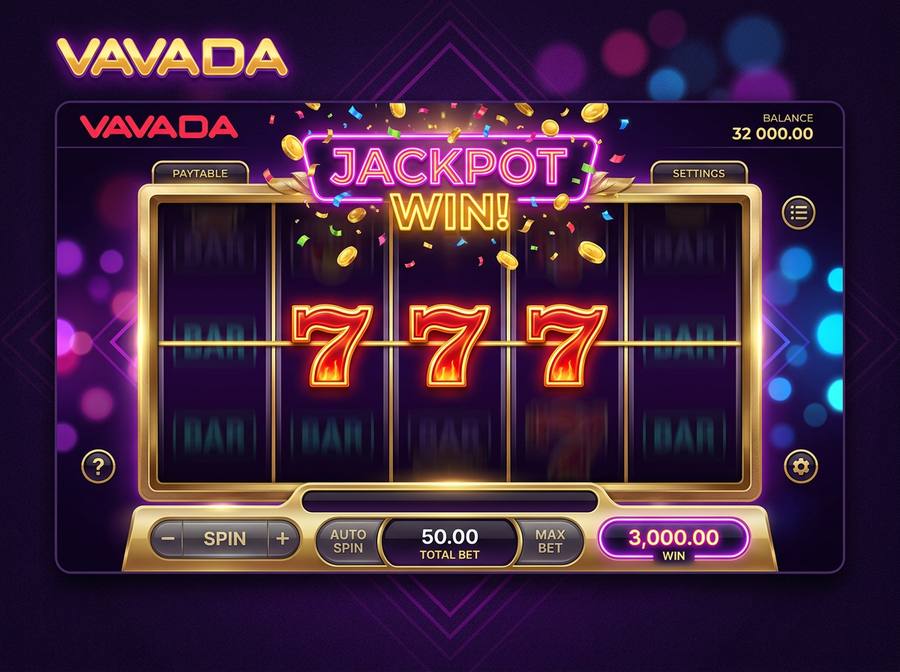Click the list menu icon
The image size is (900, 672).
click(x=798, y=212)
